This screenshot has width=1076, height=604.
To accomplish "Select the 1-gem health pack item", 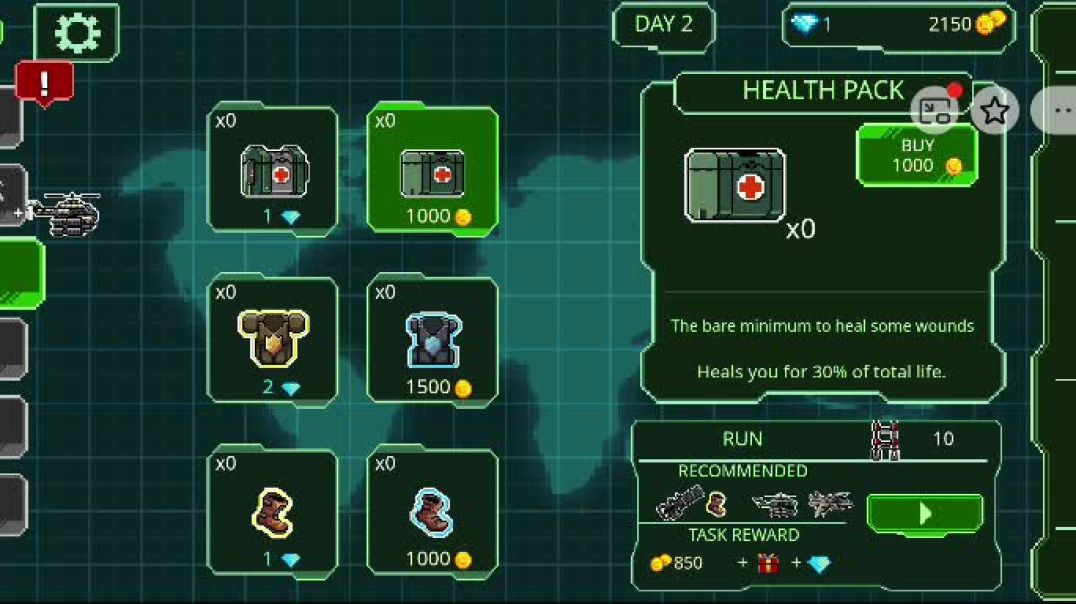I will coord(273,171).
